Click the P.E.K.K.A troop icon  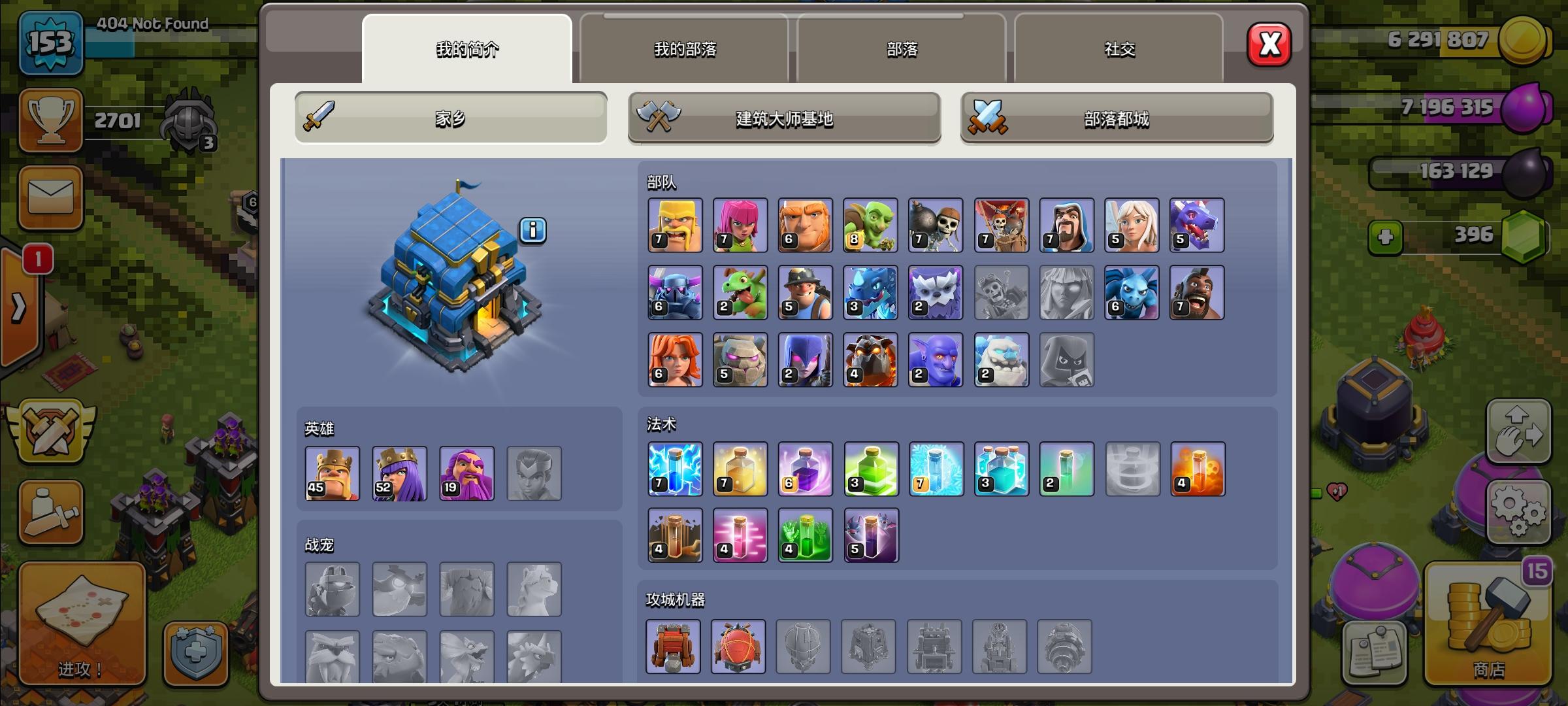675,292
